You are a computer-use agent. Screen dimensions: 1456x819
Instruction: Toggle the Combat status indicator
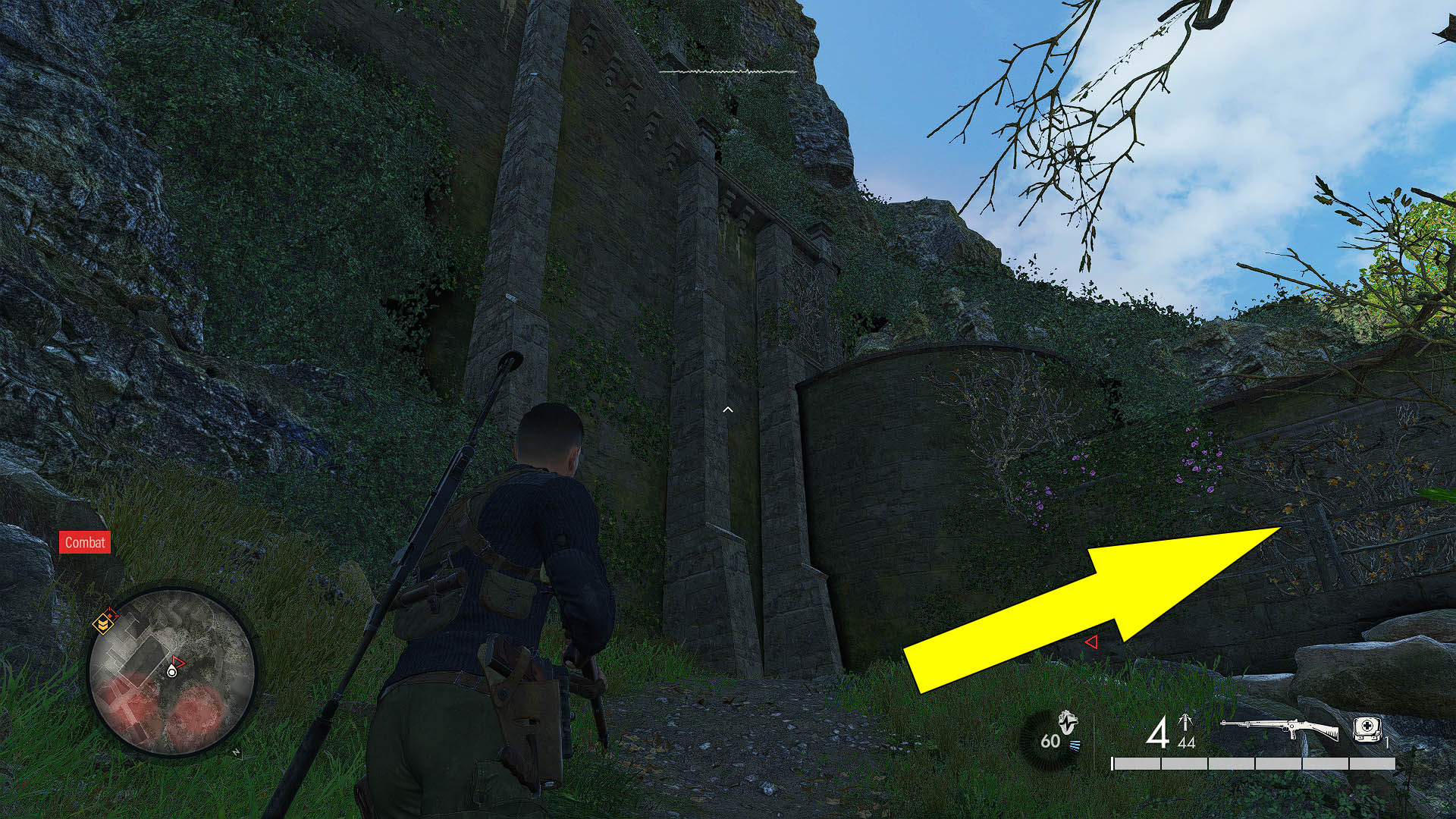pos(85,542)
